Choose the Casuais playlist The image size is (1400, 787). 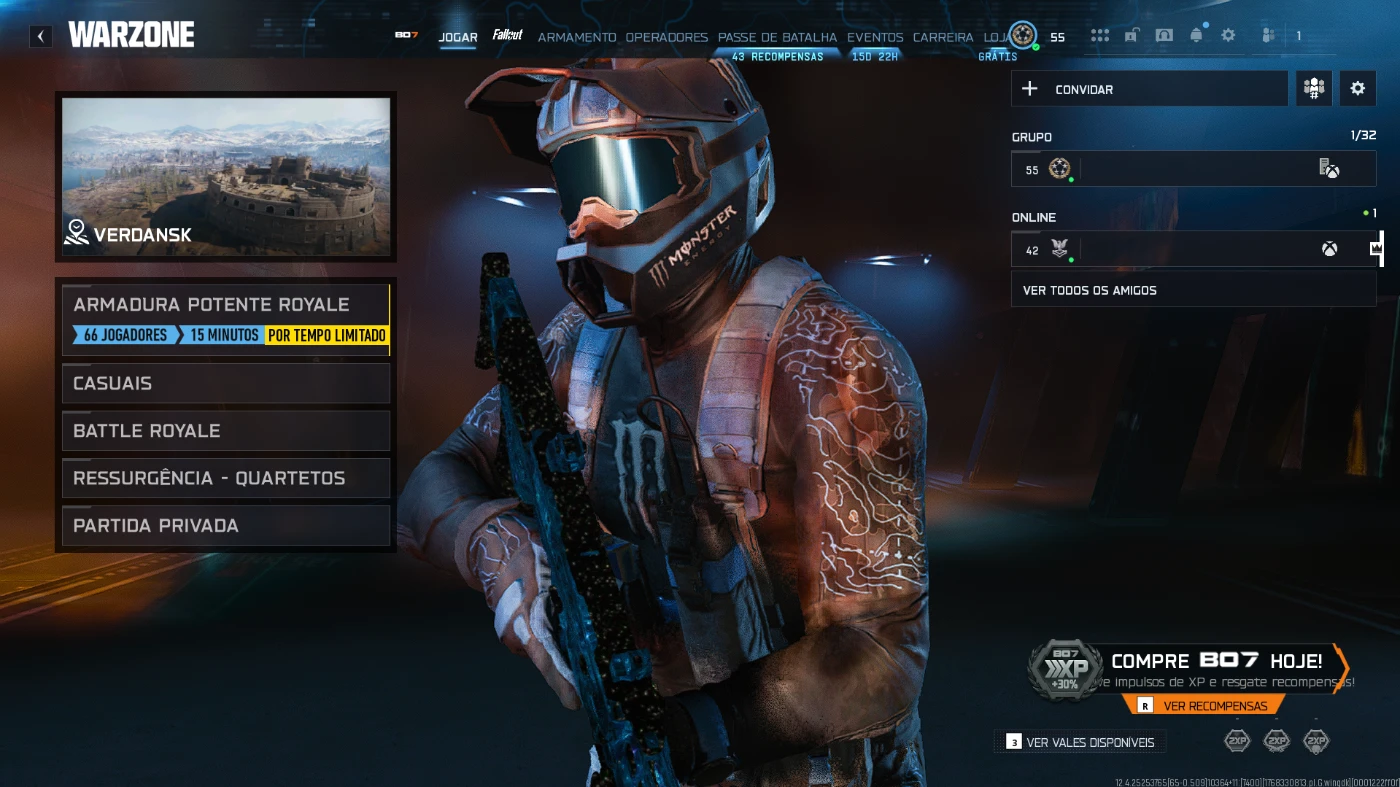pos(226,383)
